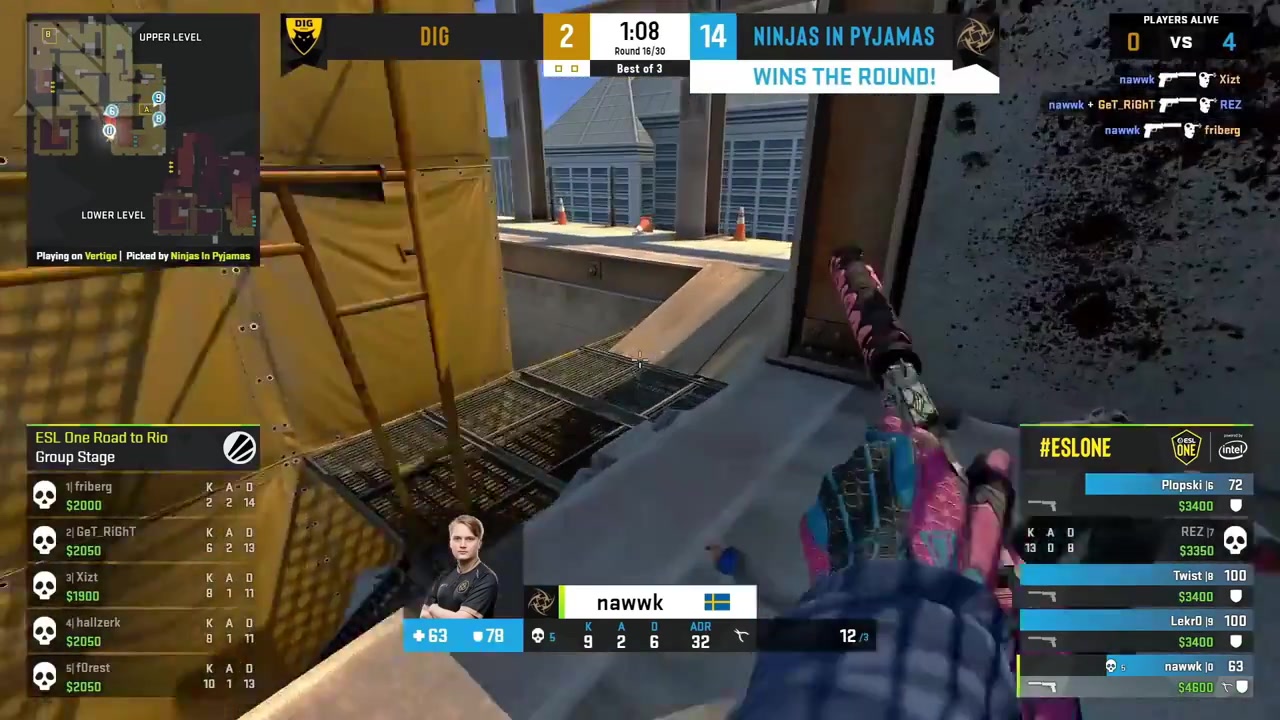The height and width of the screenshot is (720, 1280).
Task: Toggle Plopski's armor shield indicator
Action: [1236, 505]
